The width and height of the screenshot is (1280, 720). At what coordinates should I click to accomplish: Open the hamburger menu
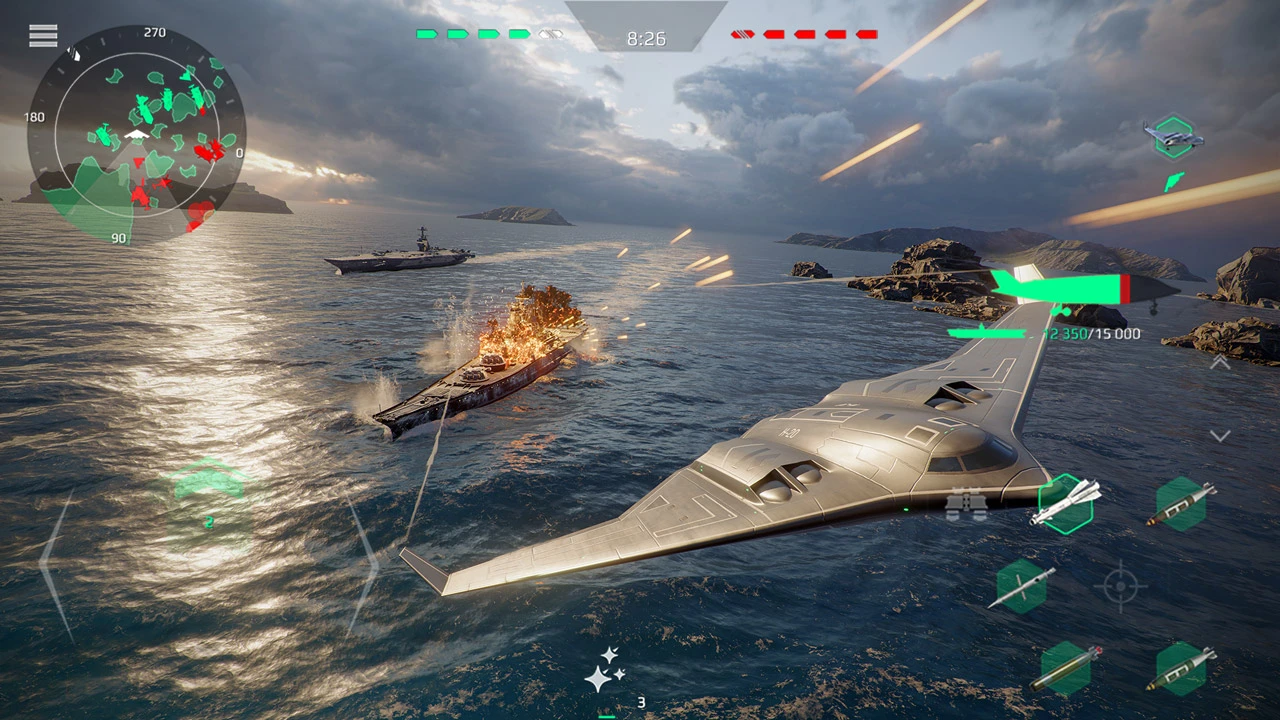tap(43, 36)
